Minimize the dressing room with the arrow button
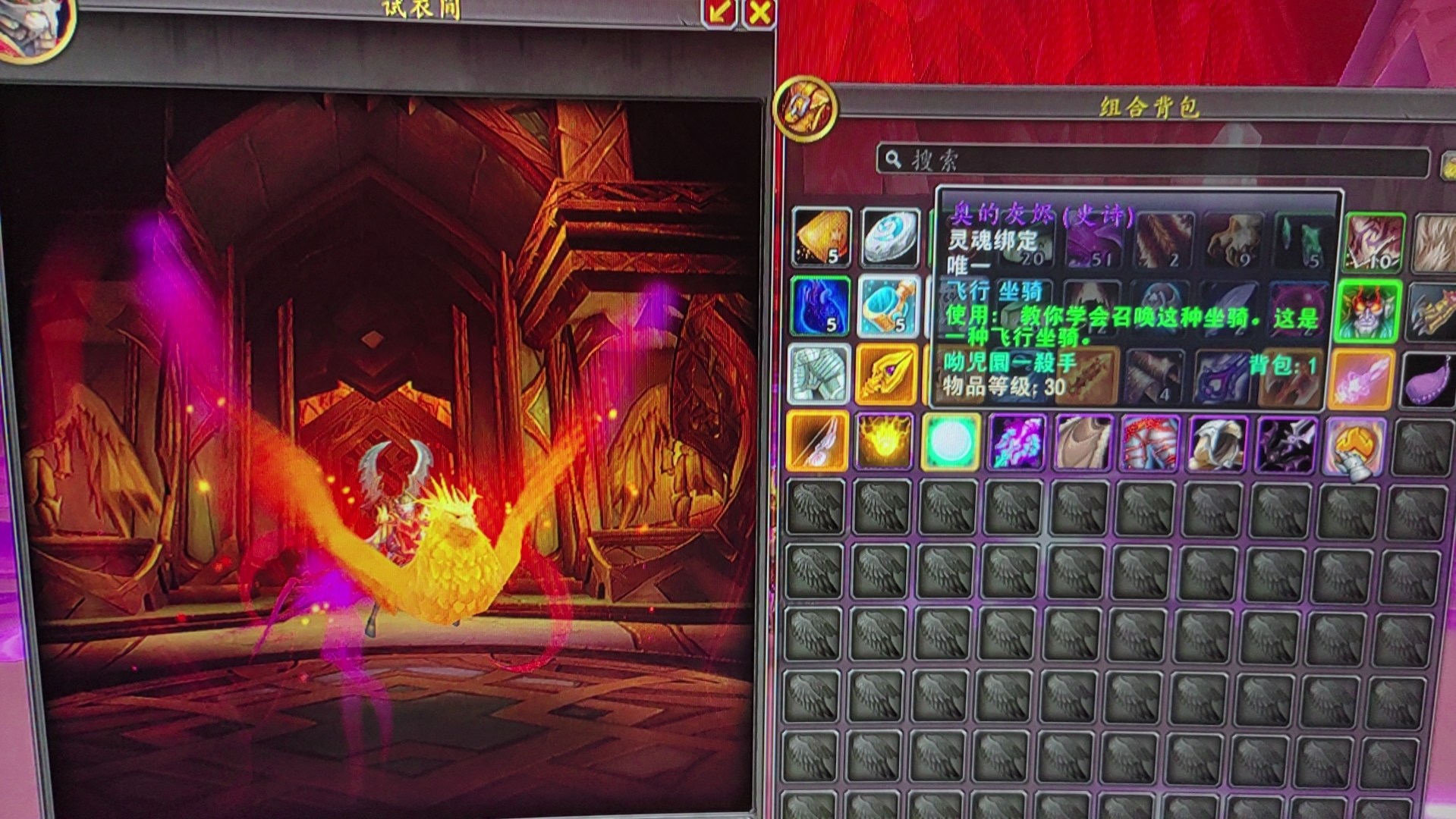Viewport: 1456px width, 819px height. (x=719, y=11)
